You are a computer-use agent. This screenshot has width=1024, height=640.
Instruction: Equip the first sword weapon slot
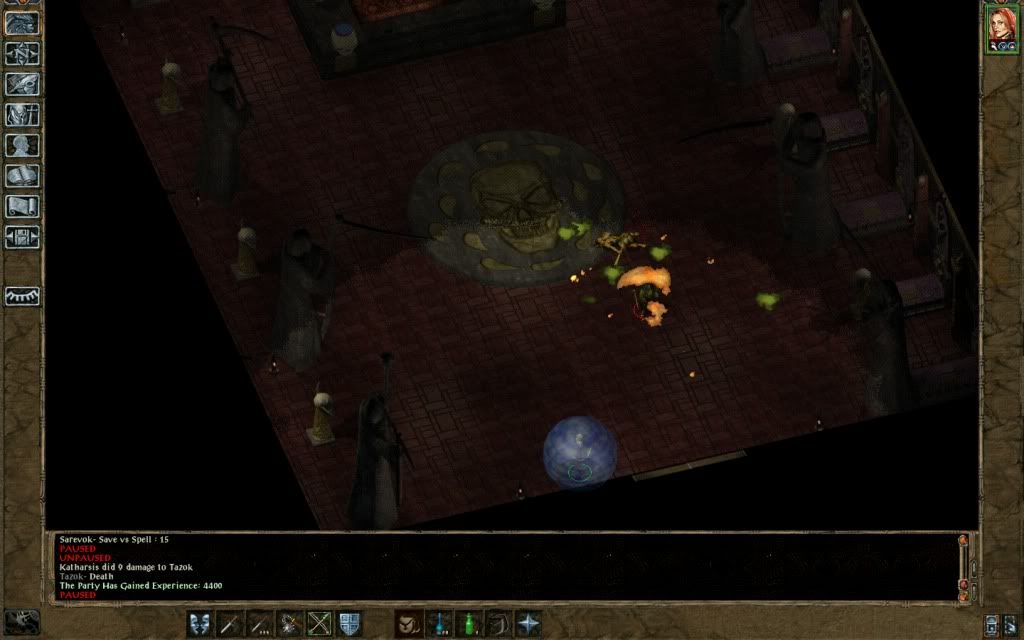click(x=230, y=623)
